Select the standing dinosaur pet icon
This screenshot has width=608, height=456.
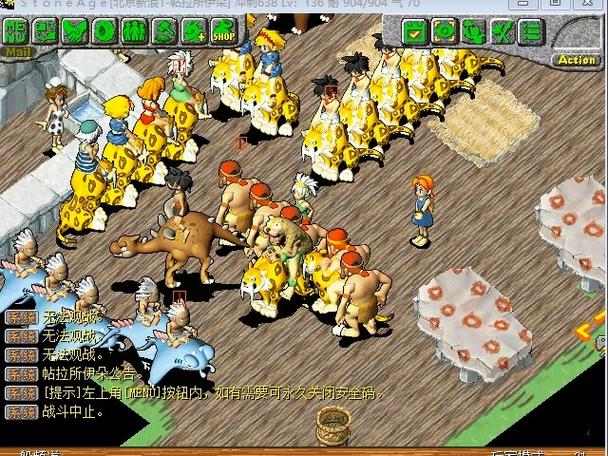coord(473,31)
